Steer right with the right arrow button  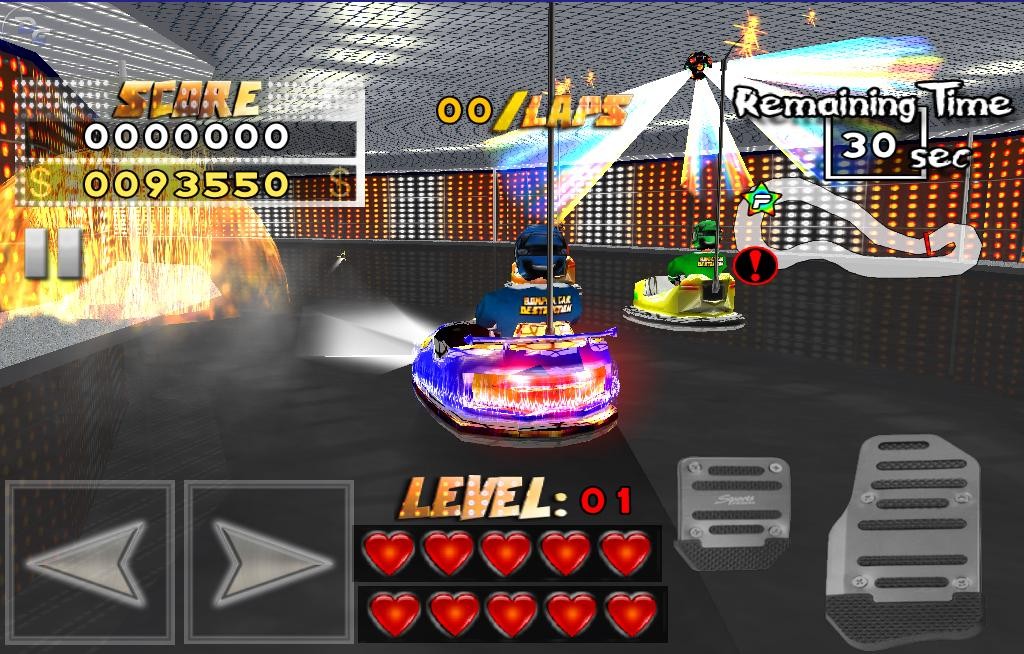[269, 561]
